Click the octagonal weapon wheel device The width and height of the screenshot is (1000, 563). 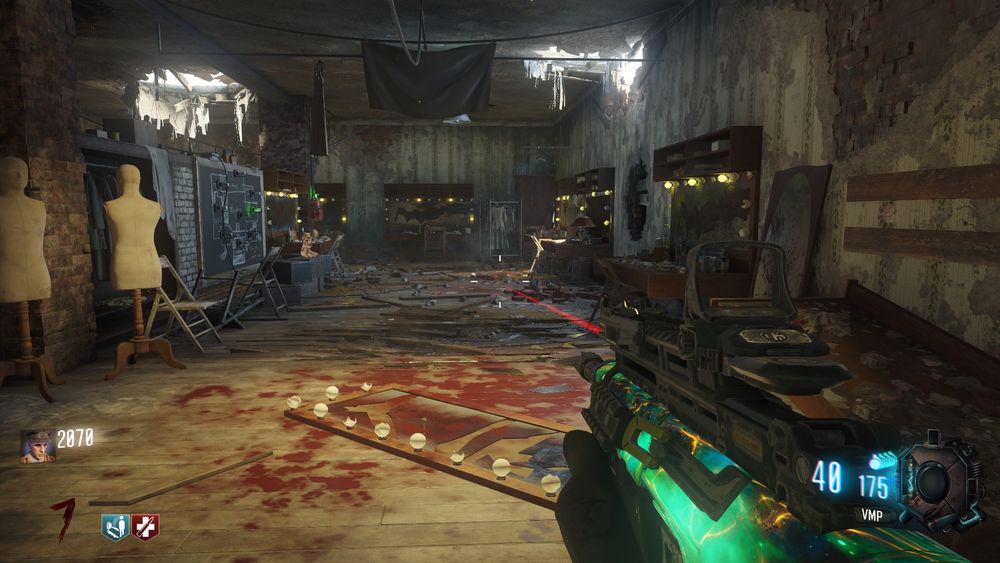(x=936, y=483)
